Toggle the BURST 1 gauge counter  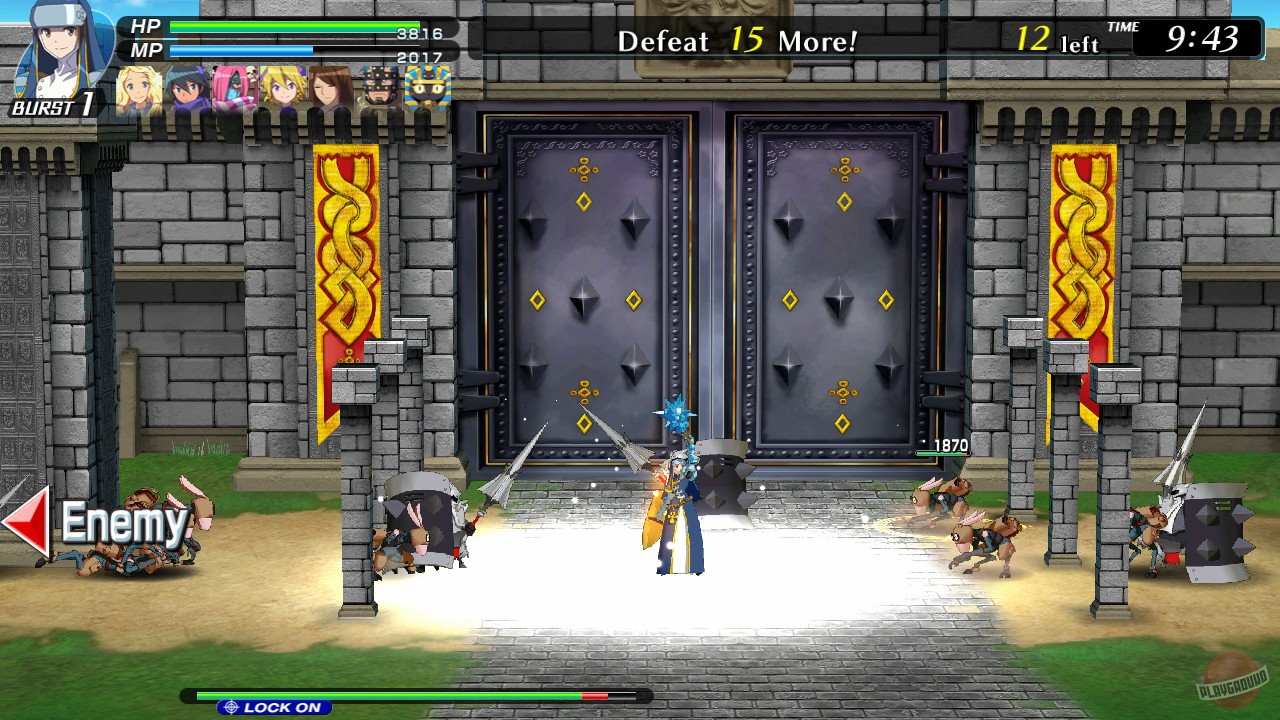(50, 108)
